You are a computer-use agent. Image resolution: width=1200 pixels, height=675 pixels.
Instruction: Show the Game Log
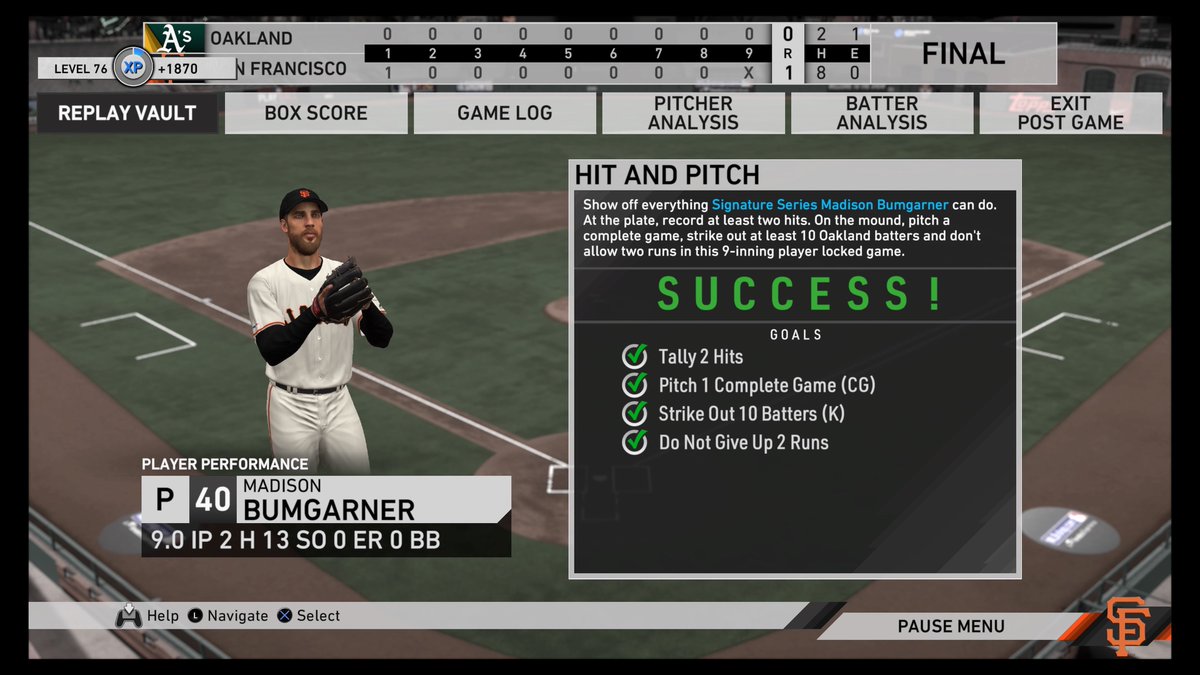tap(505, 113)
